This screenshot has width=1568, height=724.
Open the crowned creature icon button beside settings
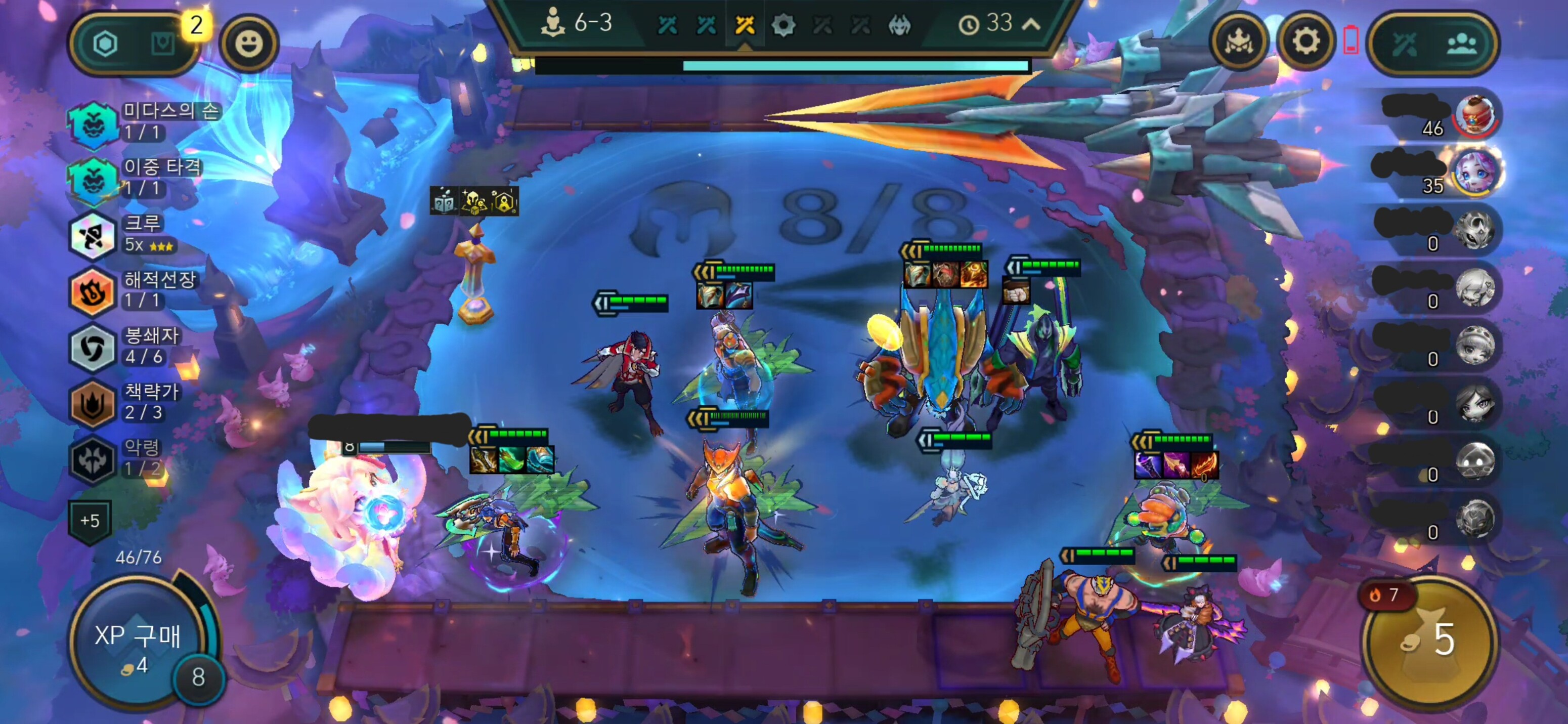(x=1239, y=42)
